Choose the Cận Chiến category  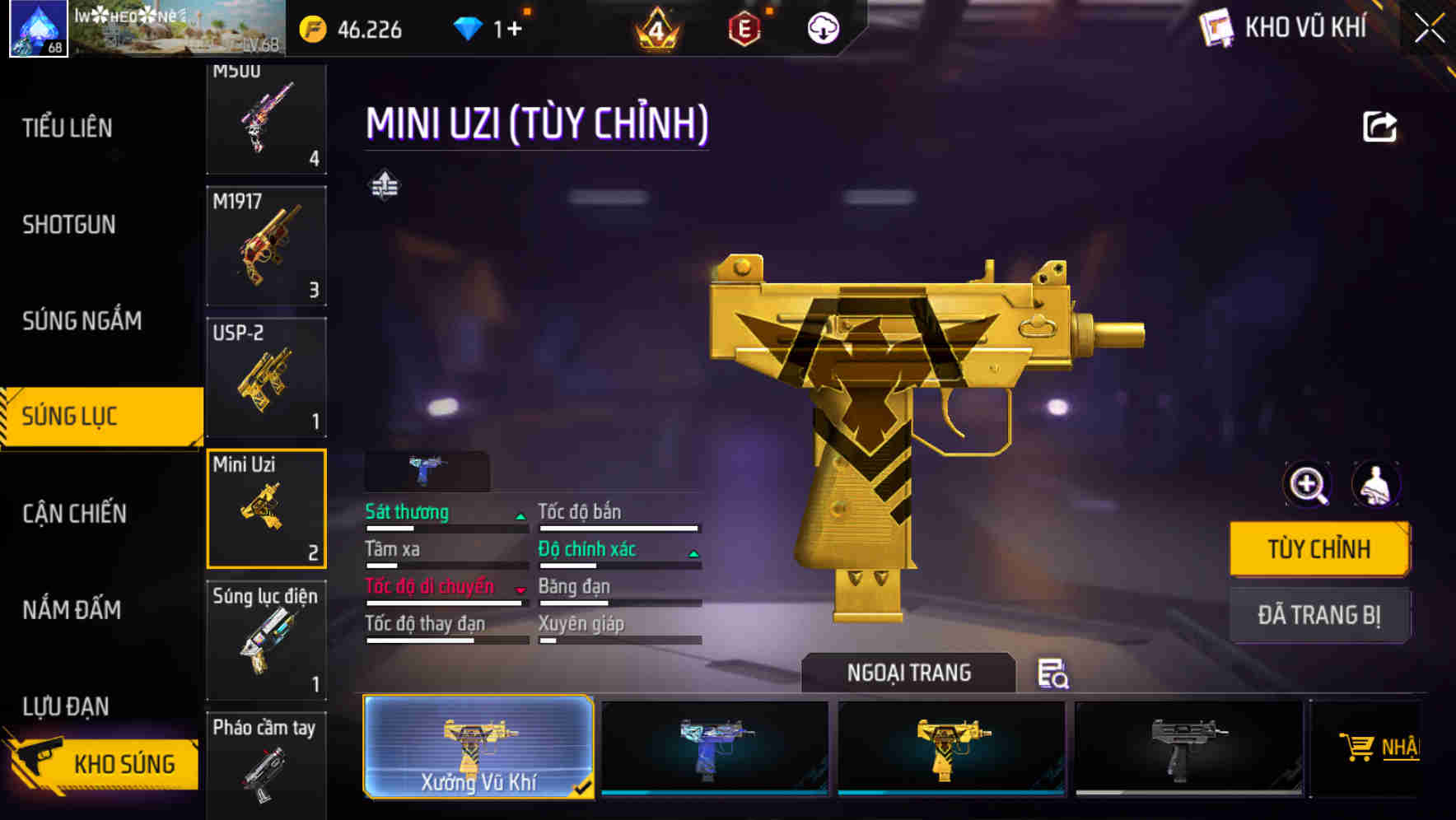point(75,514)
